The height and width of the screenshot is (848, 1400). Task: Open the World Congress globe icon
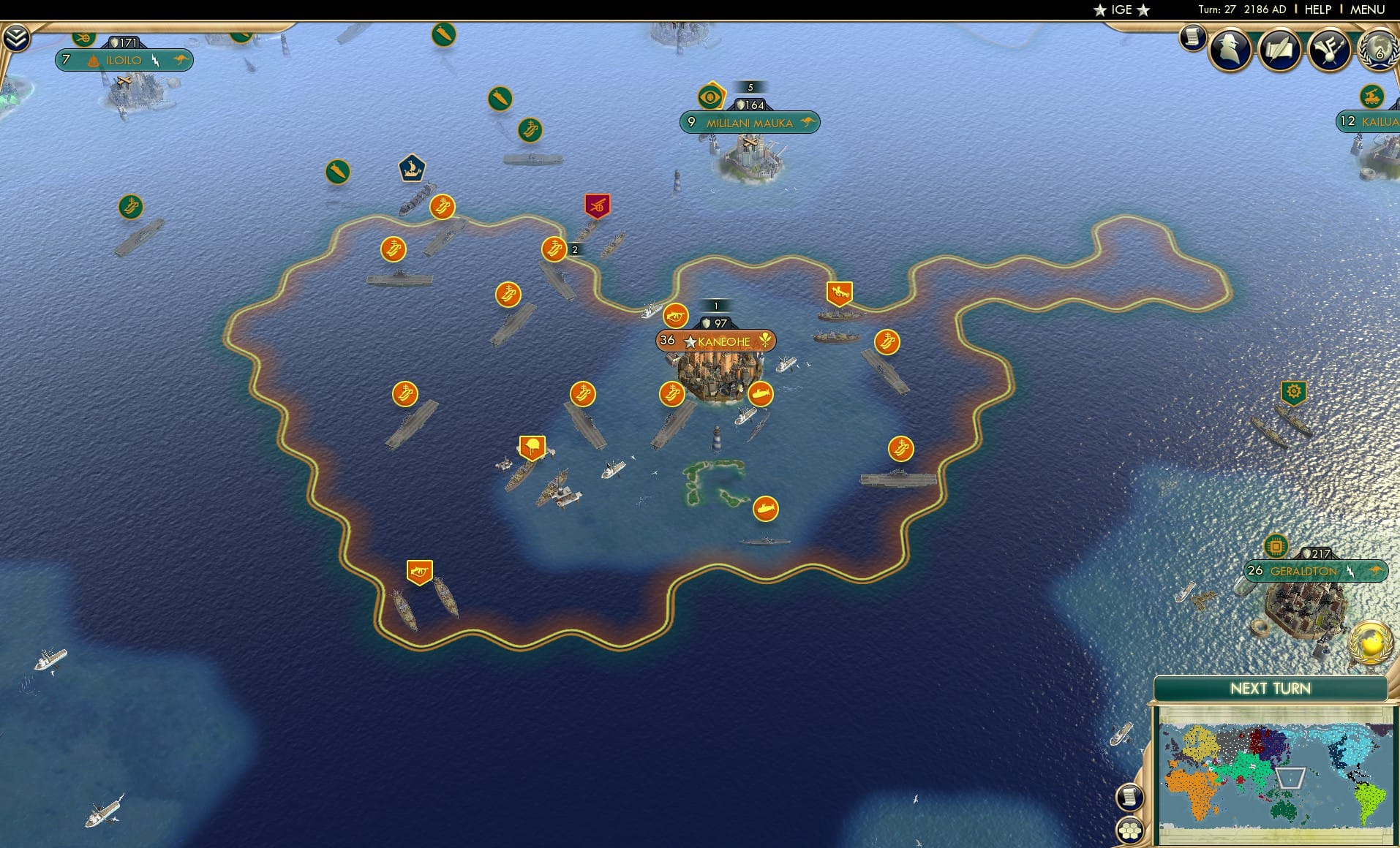click(1378, 50)
